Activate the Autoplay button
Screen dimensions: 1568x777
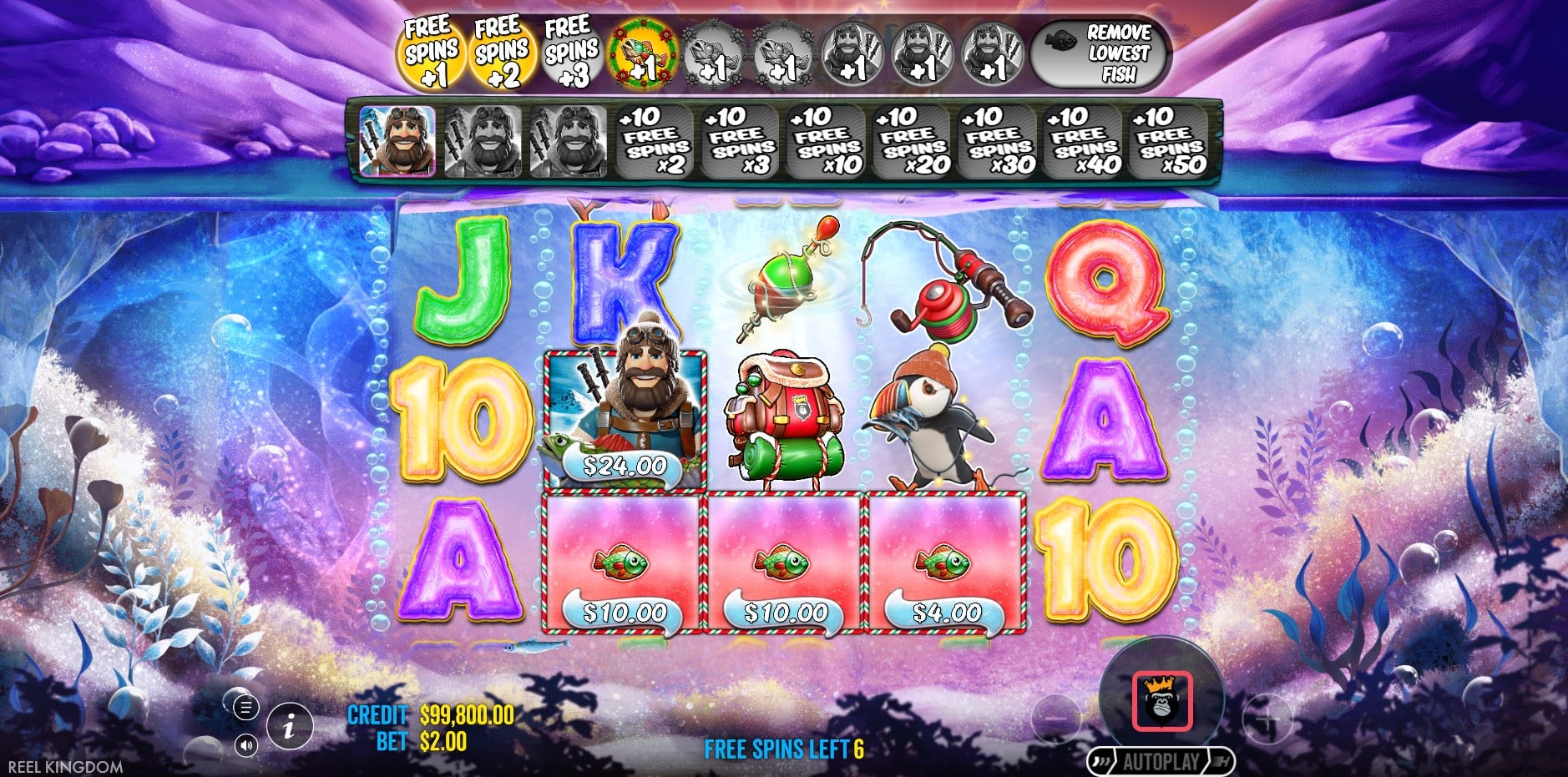pos(1161,761)
